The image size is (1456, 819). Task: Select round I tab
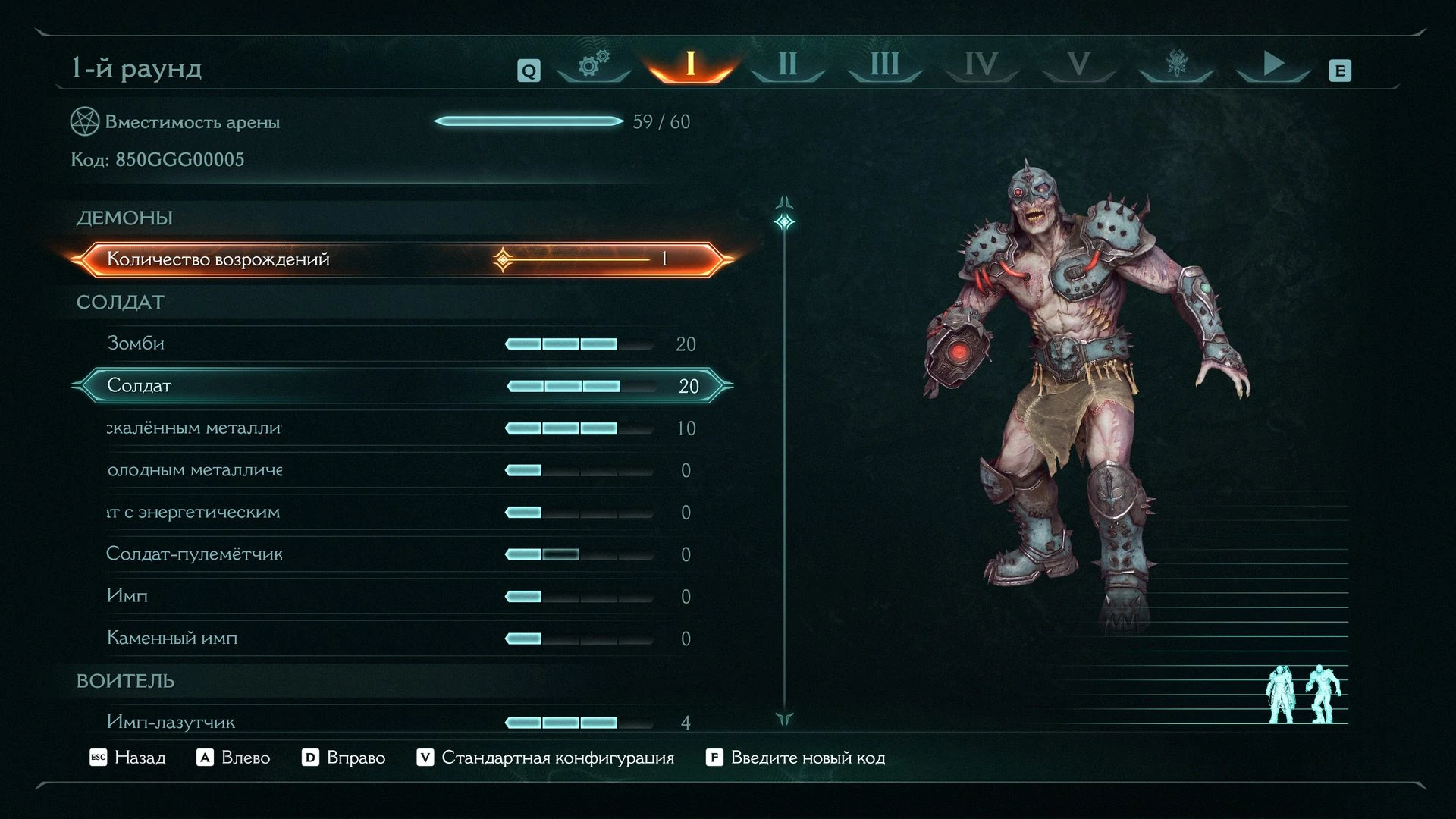[690, 65]
